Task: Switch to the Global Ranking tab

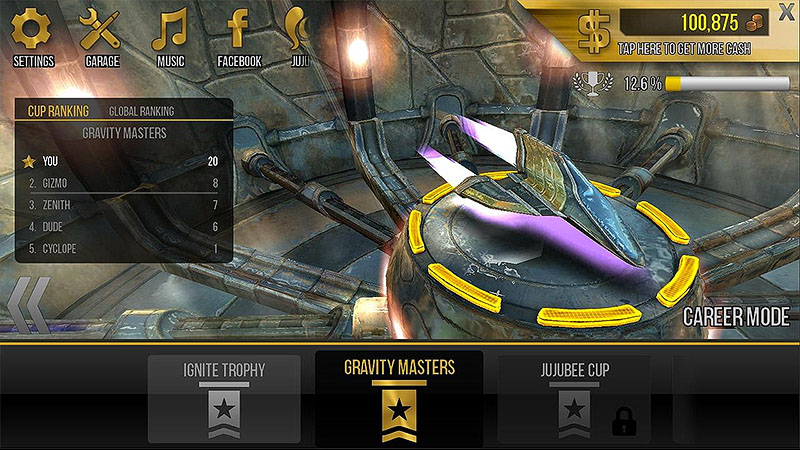Action: point(141,111)
